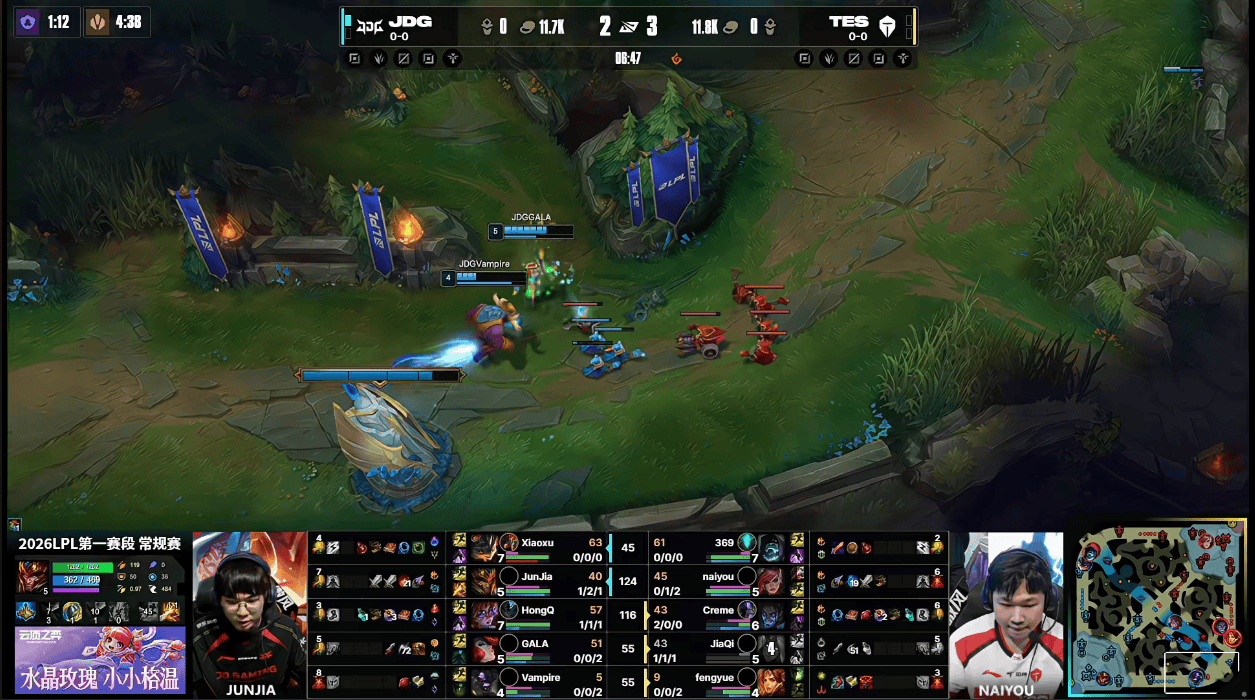Click the JDG team logo

click(x=369, y=26)
